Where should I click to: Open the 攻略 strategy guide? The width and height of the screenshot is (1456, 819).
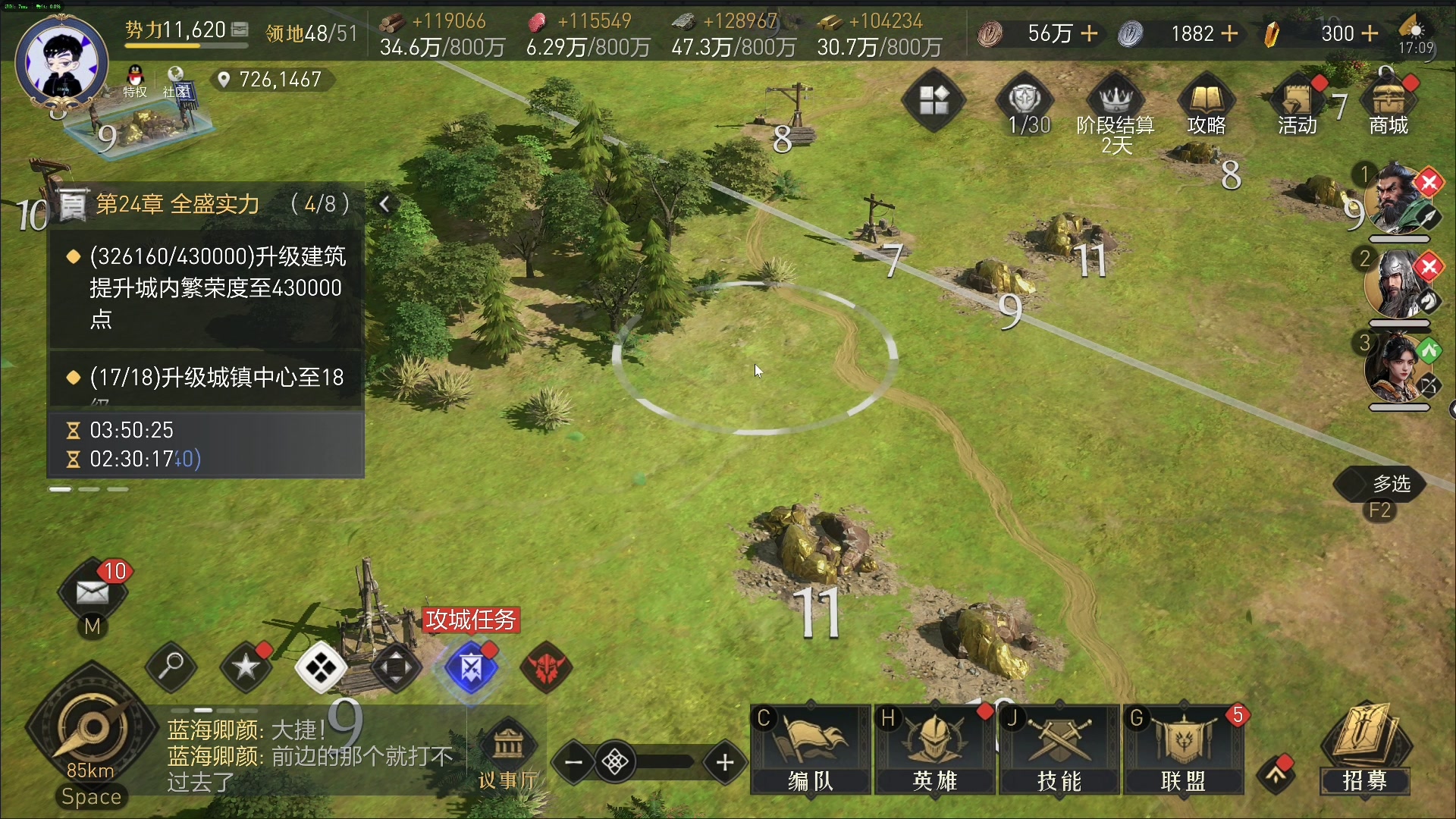[x=1206, y=106]
